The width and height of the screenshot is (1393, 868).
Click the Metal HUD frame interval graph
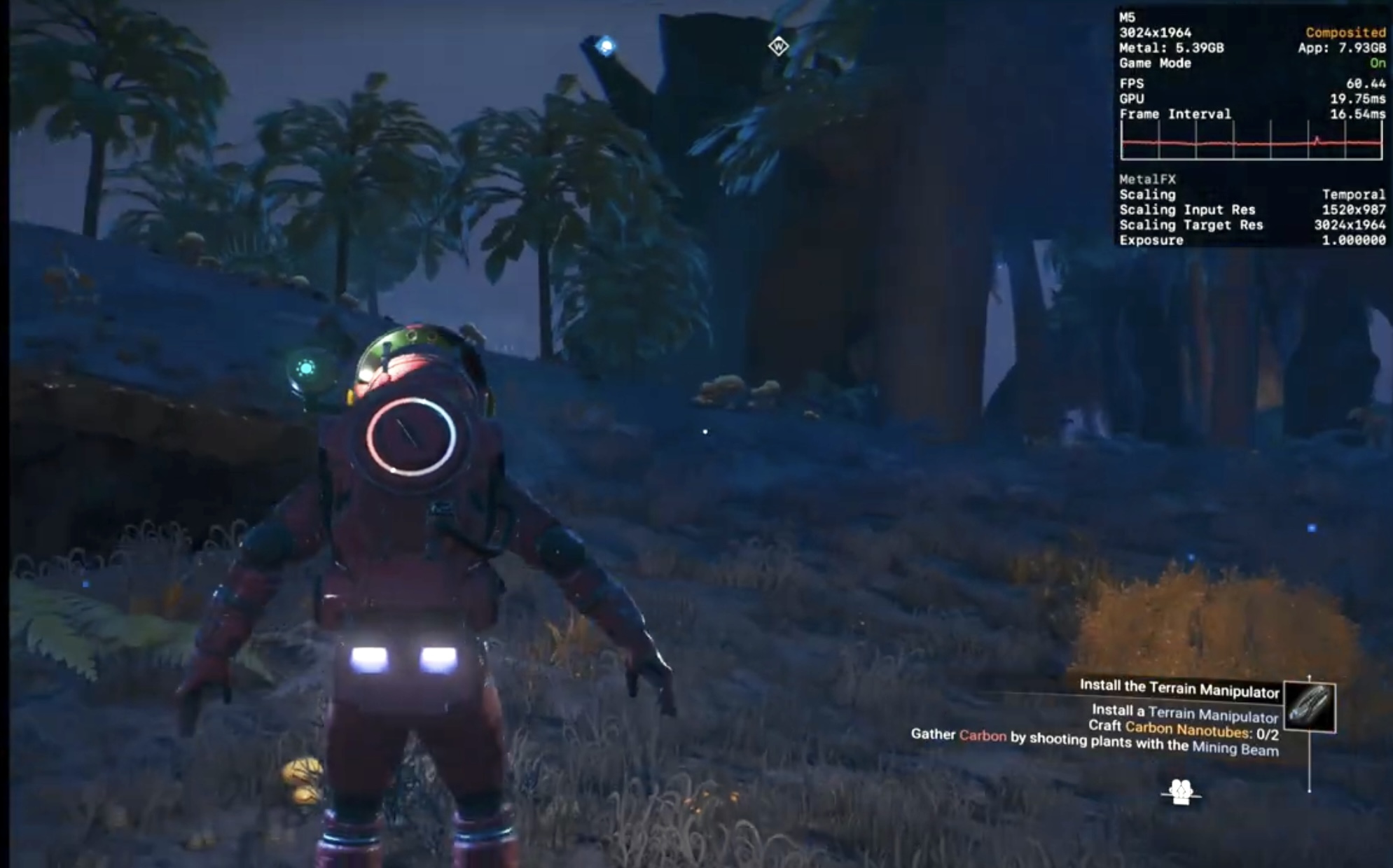click(x=1251, y=141)
